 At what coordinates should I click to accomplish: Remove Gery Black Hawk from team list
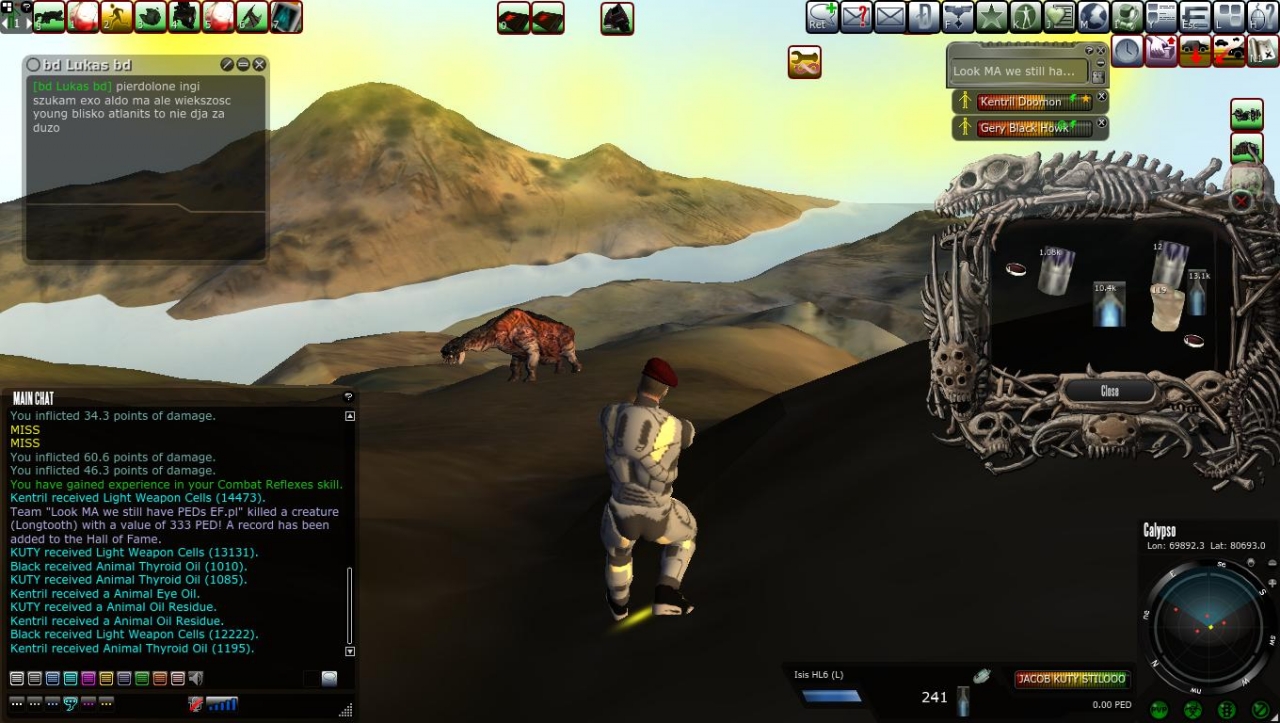click(1102, 124)
